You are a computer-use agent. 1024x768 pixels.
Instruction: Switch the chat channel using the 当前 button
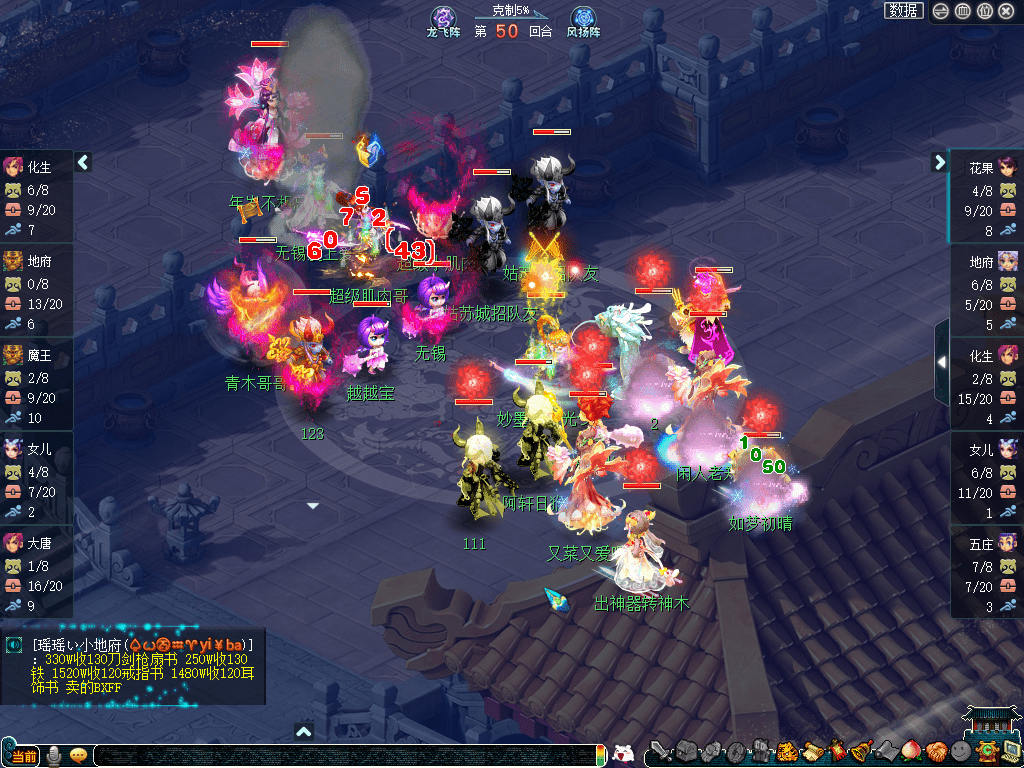pyautogui.click(x=22, y=756)
